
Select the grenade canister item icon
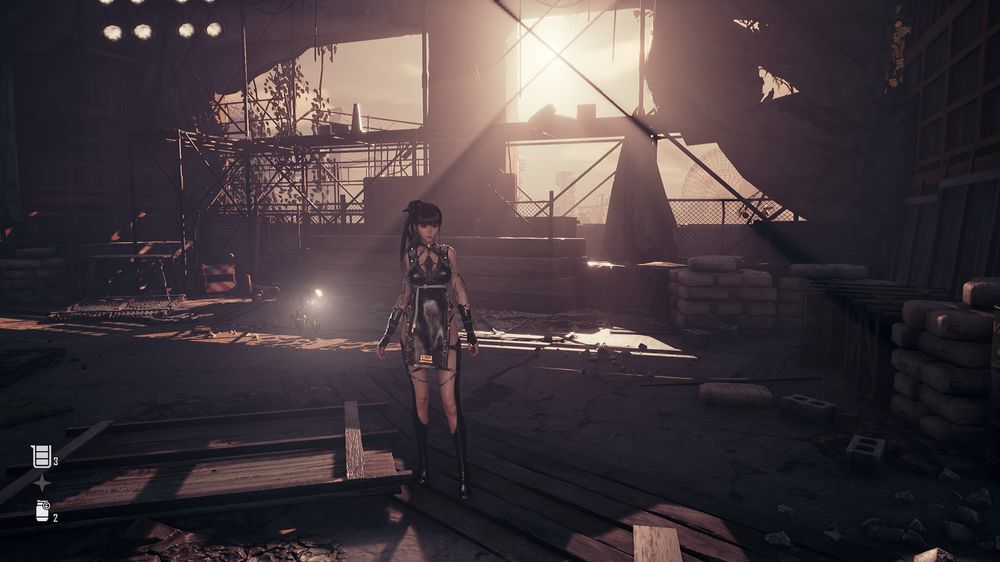click(x=42, y=511)
